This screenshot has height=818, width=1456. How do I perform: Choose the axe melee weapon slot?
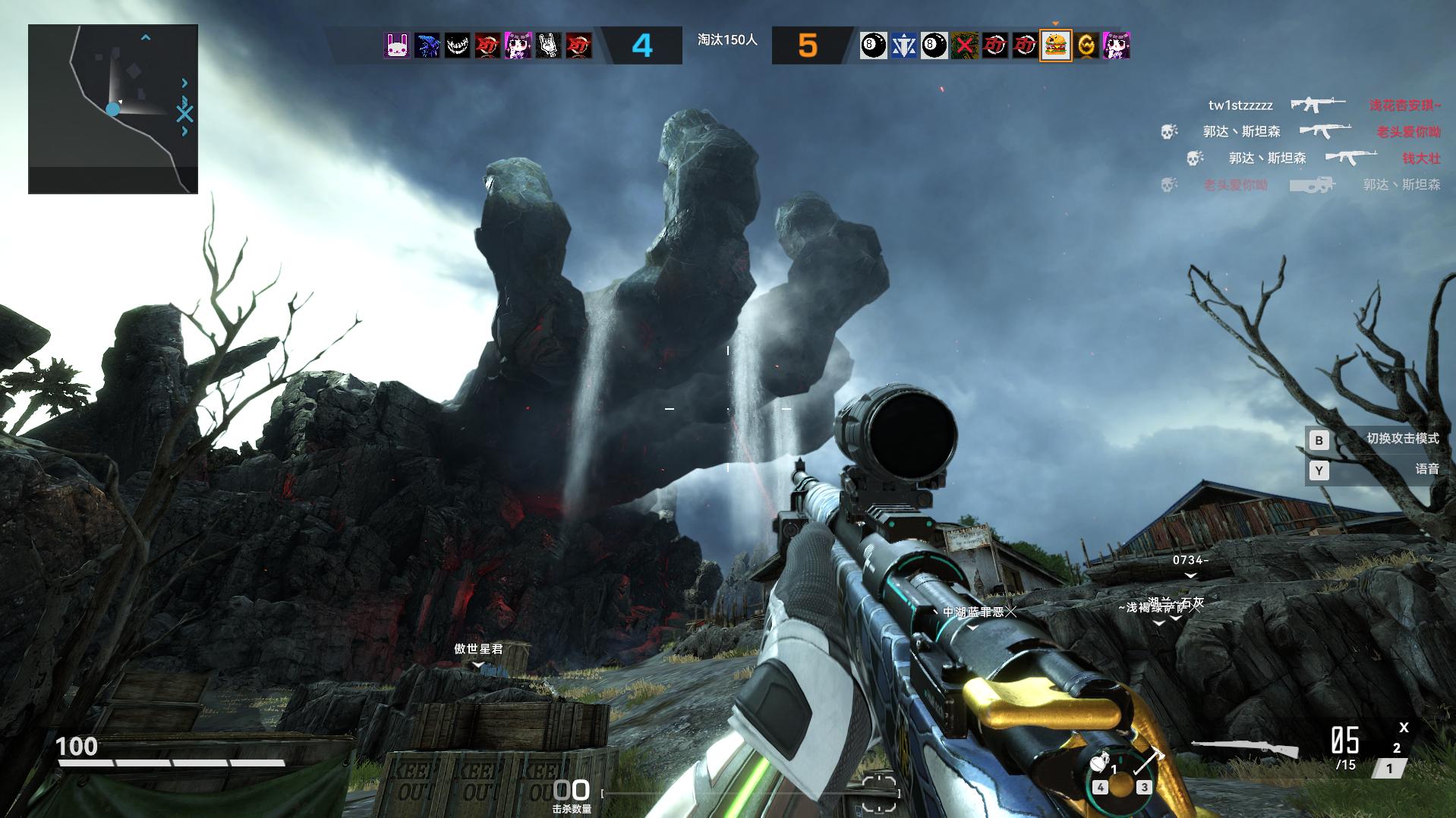[1148, 760]
